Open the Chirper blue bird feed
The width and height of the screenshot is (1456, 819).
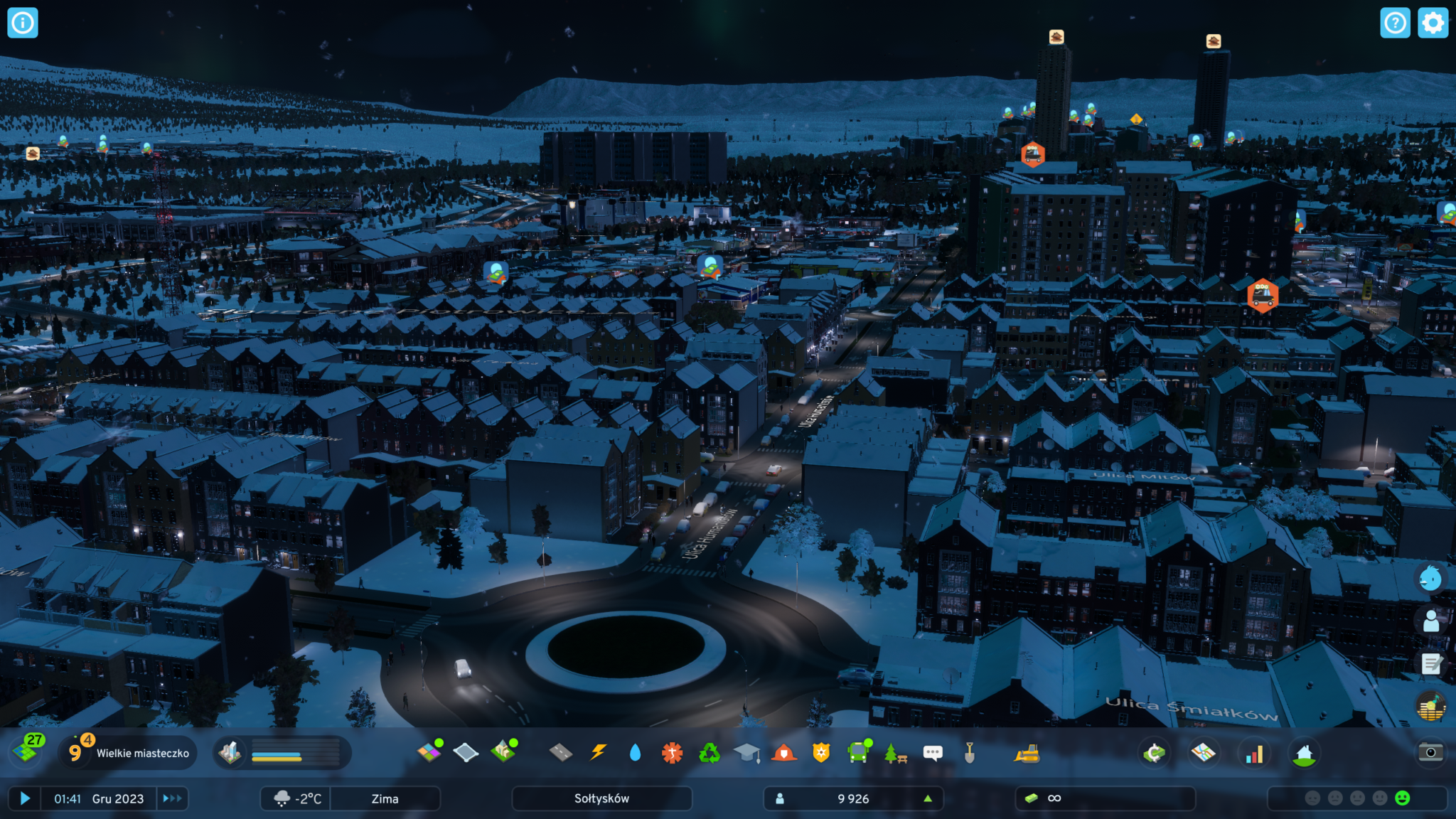tap(1430, 579)
